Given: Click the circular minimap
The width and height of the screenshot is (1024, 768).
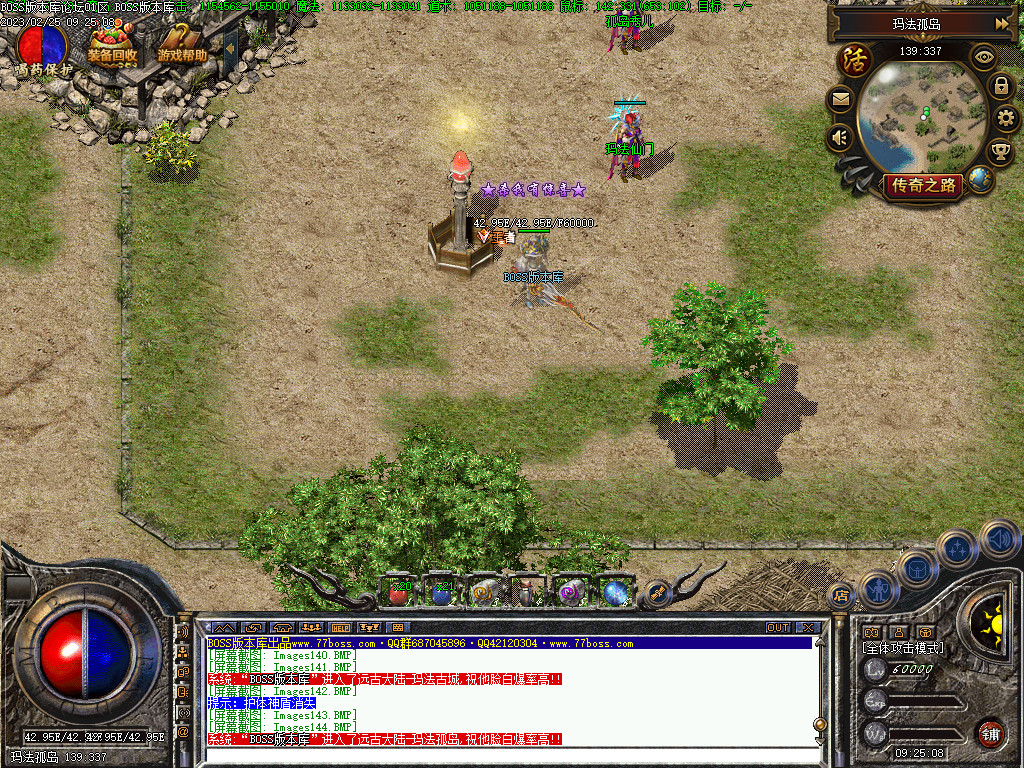Looking at the screenshot, I should 923,115.
